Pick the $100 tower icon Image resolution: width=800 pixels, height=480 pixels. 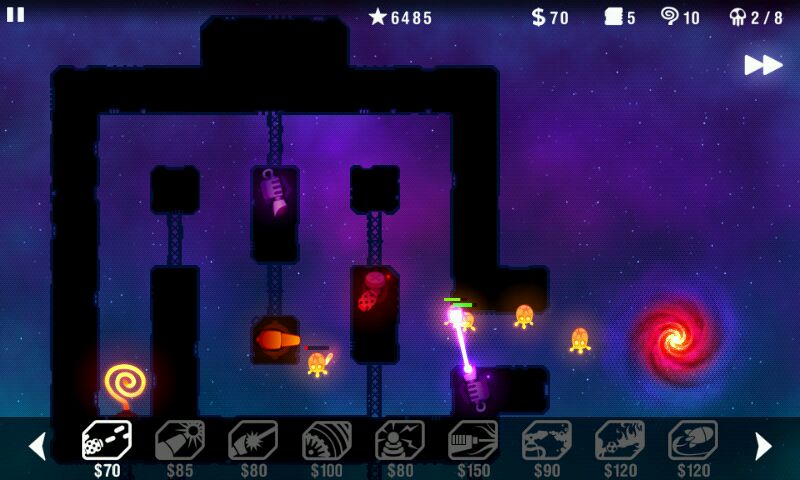click(x=327, y=440)
